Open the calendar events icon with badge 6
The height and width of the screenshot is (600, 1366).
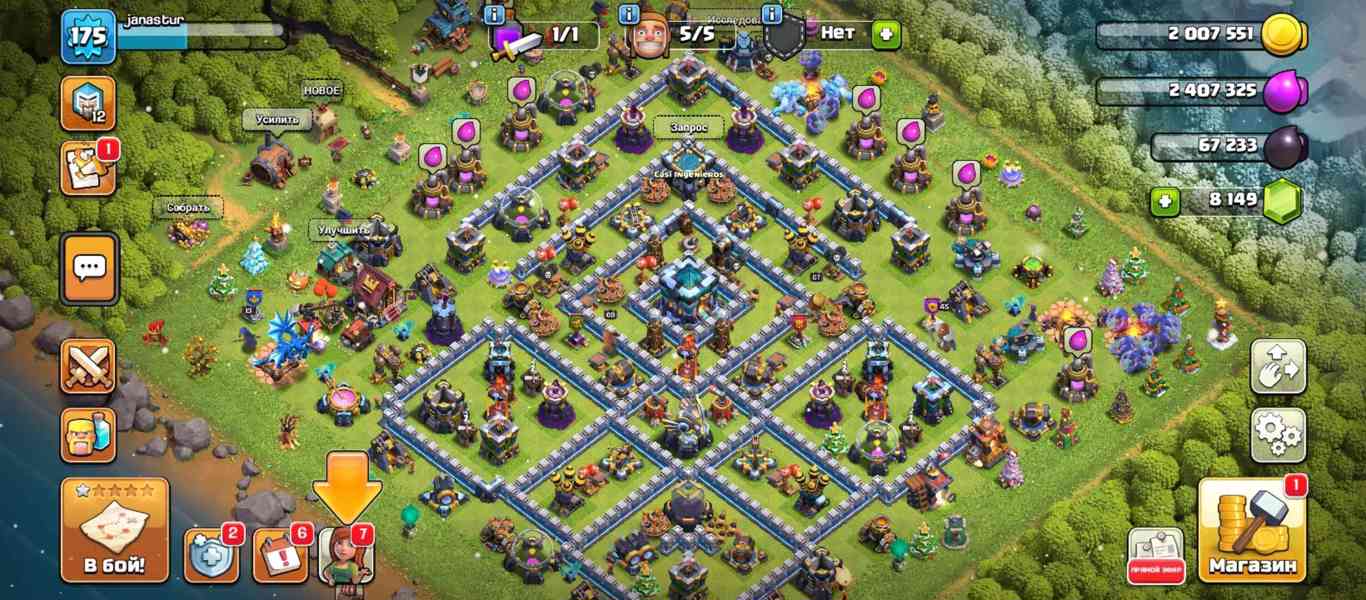click(280, 555)
